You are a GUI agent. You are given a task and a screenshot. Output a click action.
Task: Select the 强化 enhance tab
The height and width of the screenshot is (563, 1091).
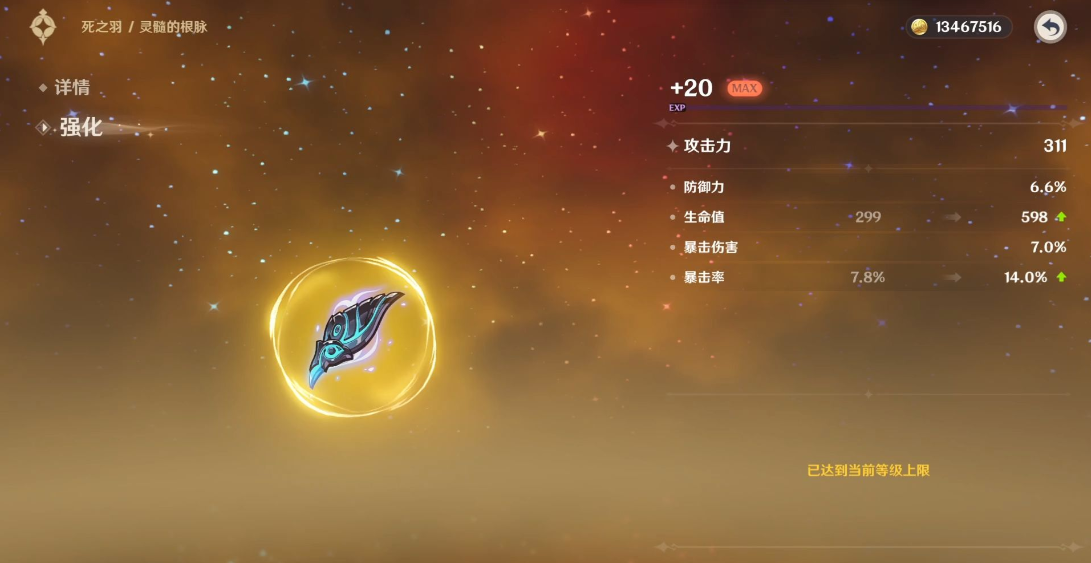coord(79,127)
